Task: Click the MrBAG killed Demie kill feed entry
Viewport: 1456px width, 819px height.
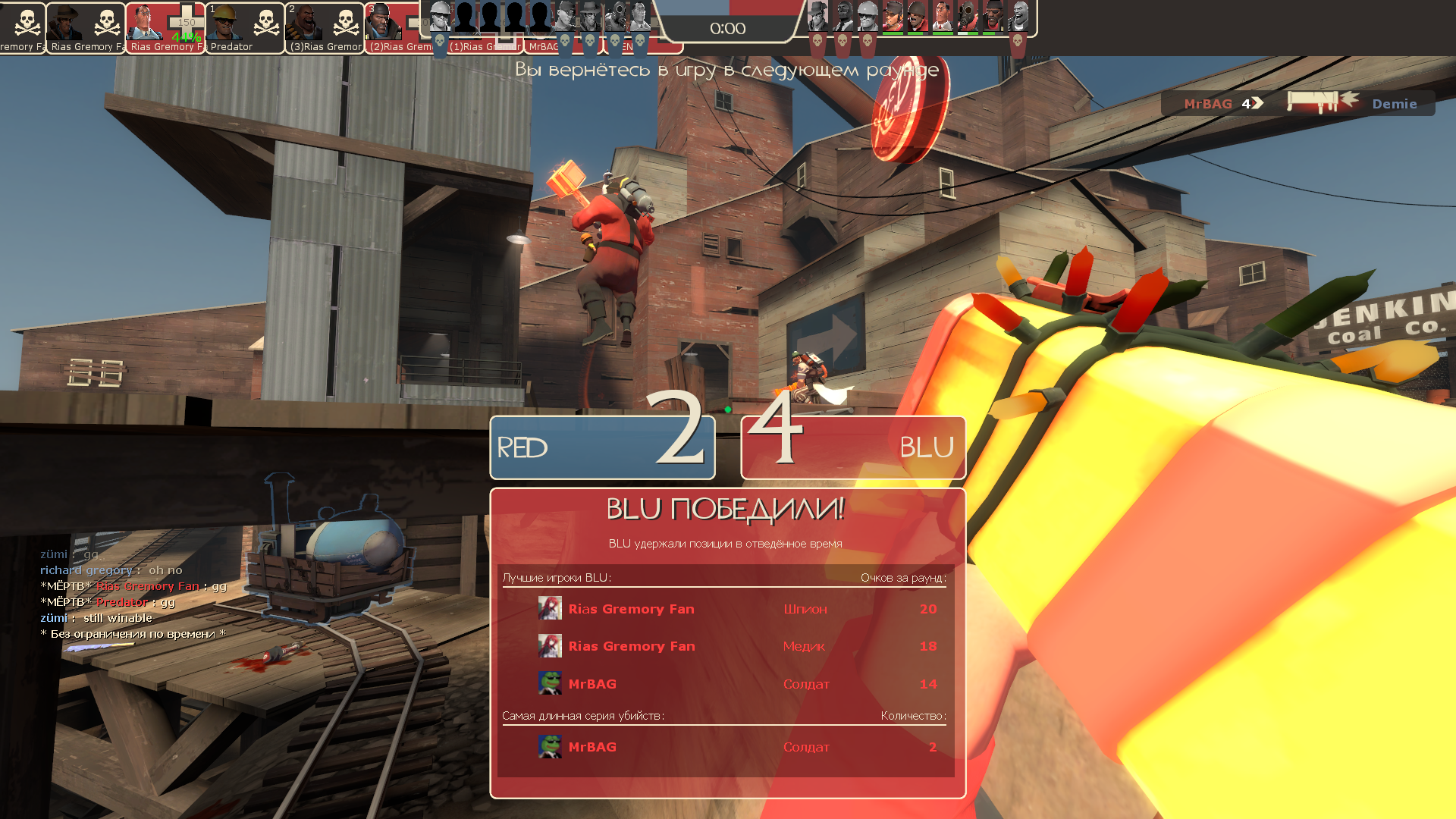Action: pyautogui.click(x=1298, y=104)
